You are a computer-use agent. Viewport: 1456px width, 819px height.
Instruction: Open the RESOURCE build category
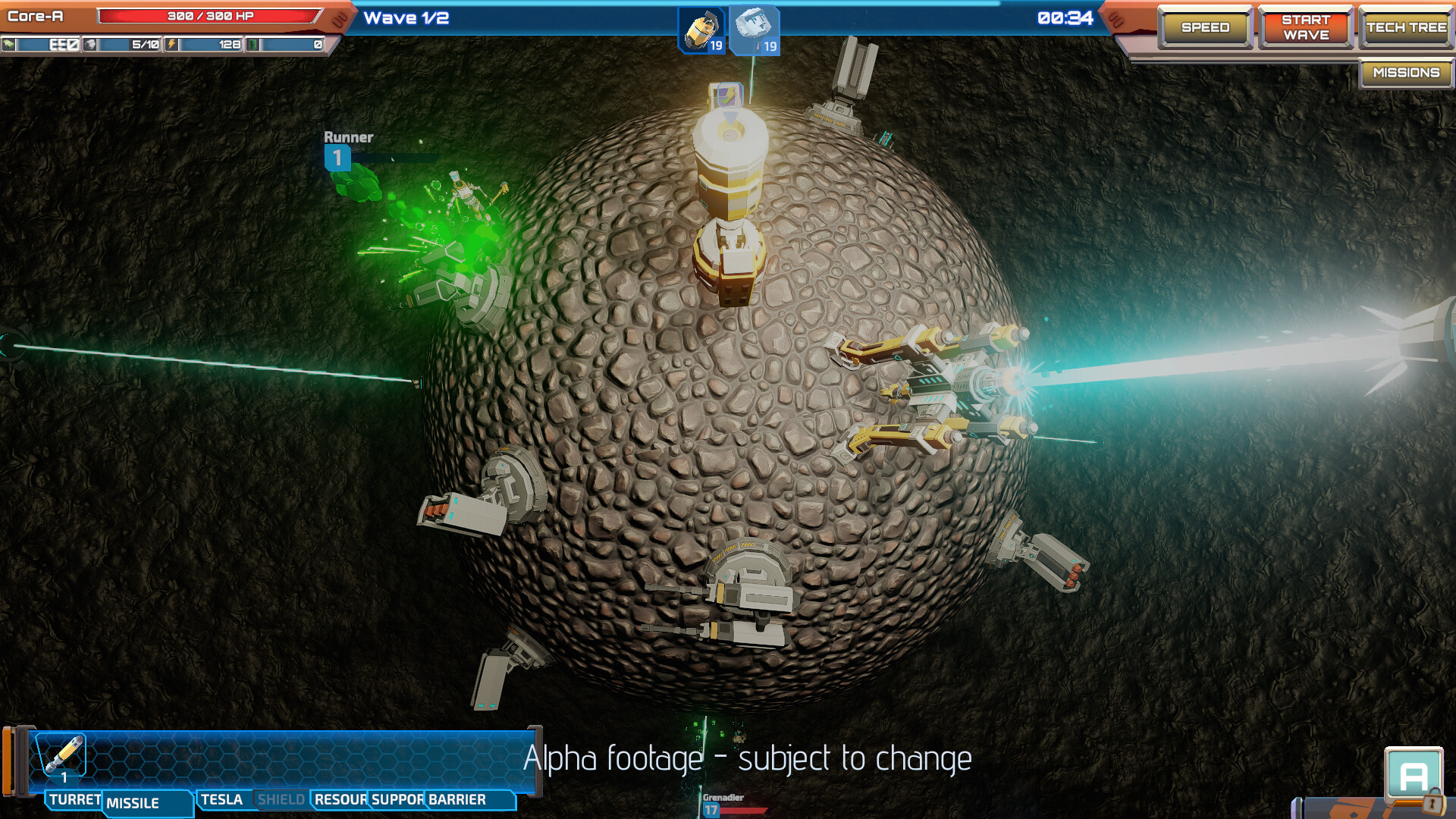pyautogui.click(x=340, y=799)
